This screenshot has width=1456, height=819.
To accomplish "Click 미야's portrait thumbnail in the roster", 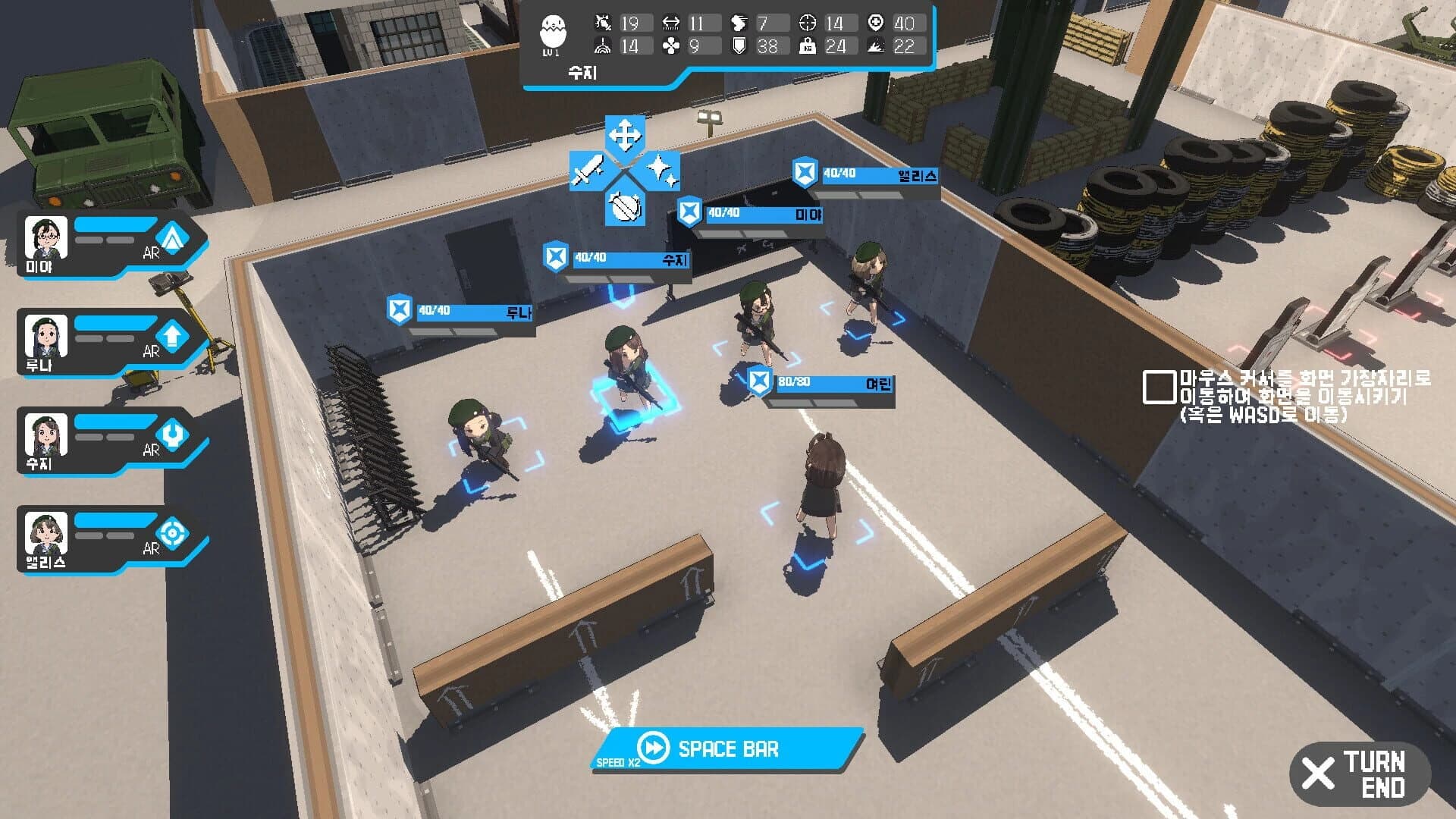I will [45, 237].
